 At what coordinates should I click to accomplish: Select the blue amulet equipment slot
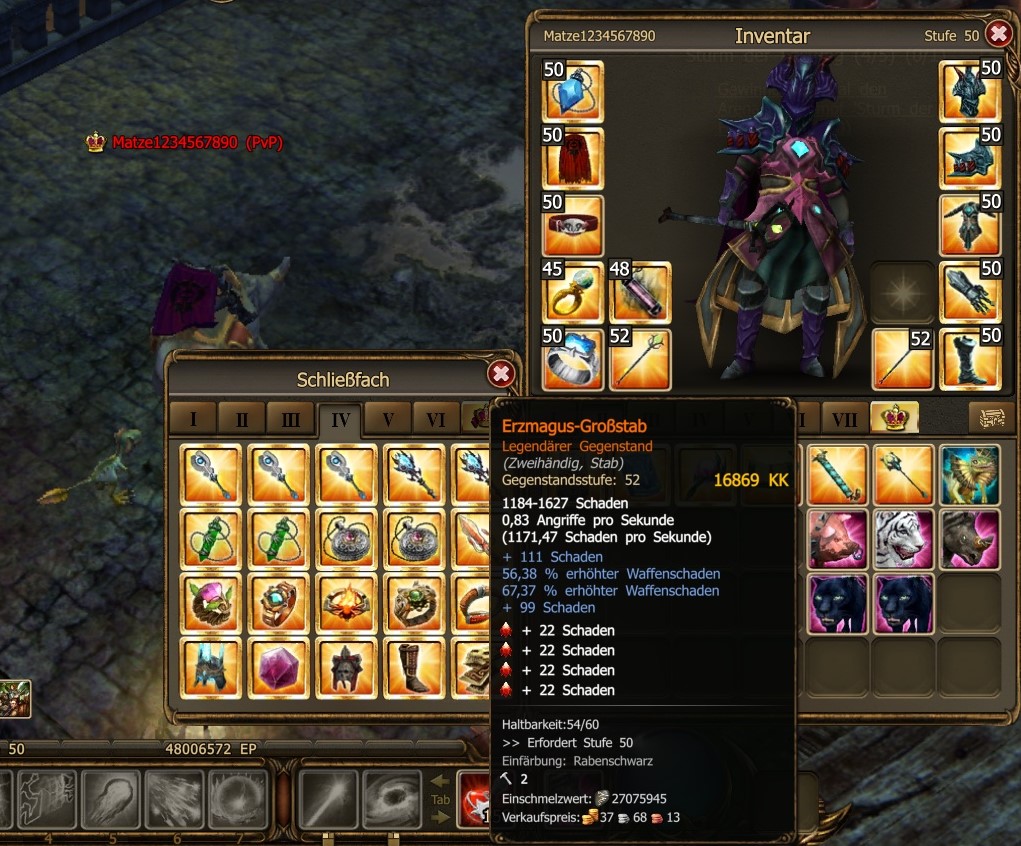(x=572, y=92)
